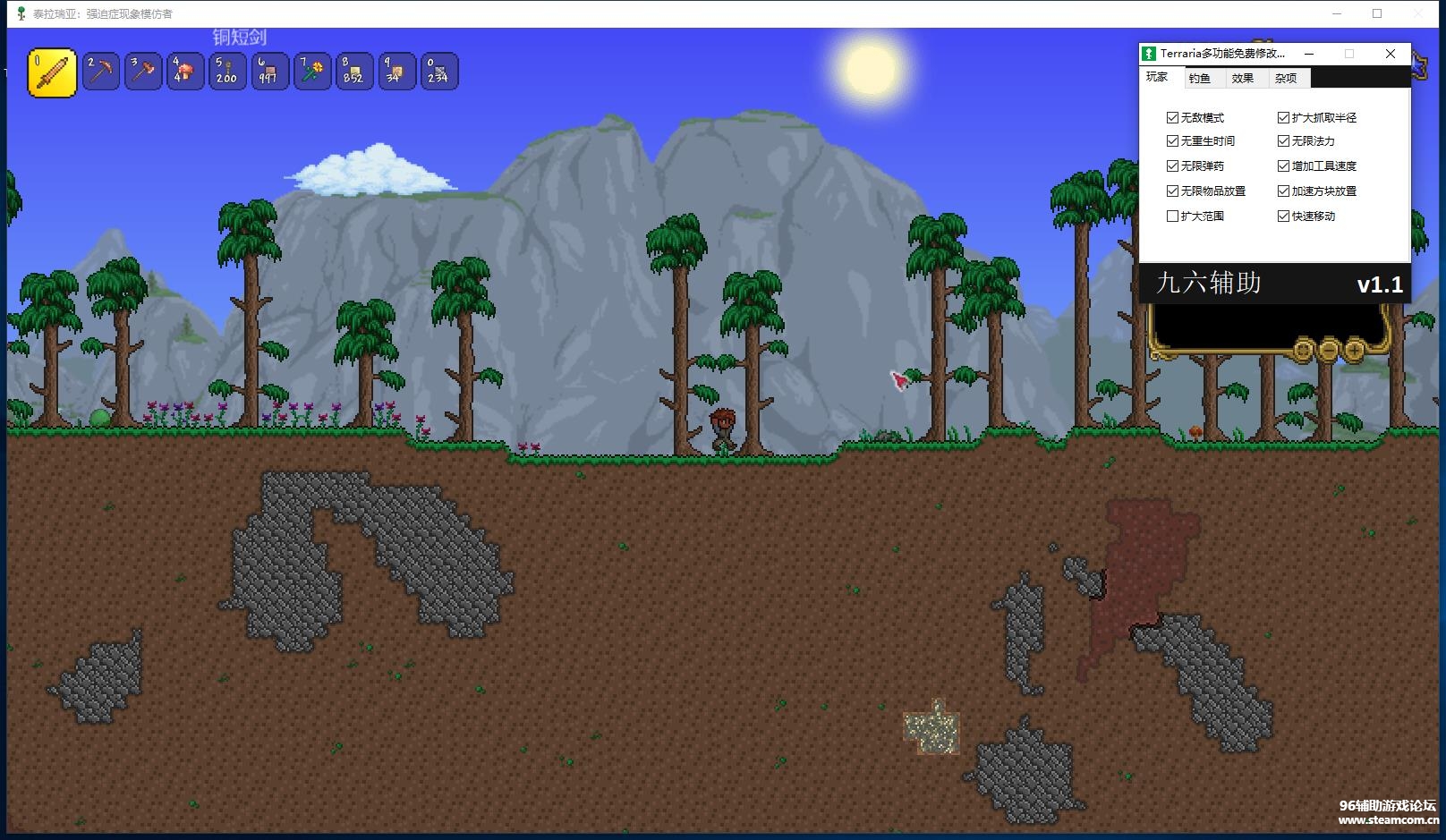The height and width of the screenshot is (840, 1446).
Task: Switch to the 钓鱼 tab in the trainer
Action: click(x=1199, y=79)
